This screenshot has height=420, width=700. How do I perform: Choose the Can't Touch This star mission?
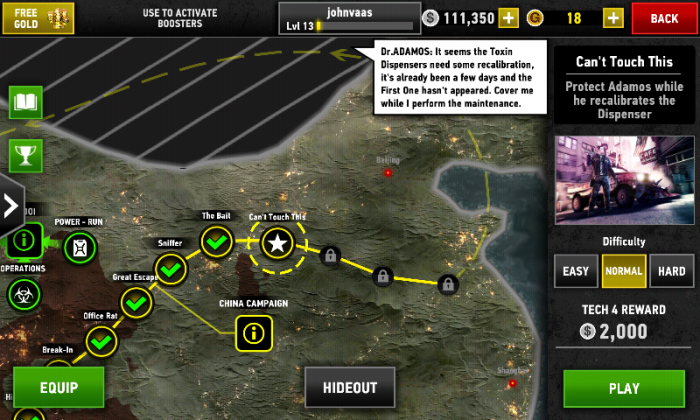[x=278, y=242]
